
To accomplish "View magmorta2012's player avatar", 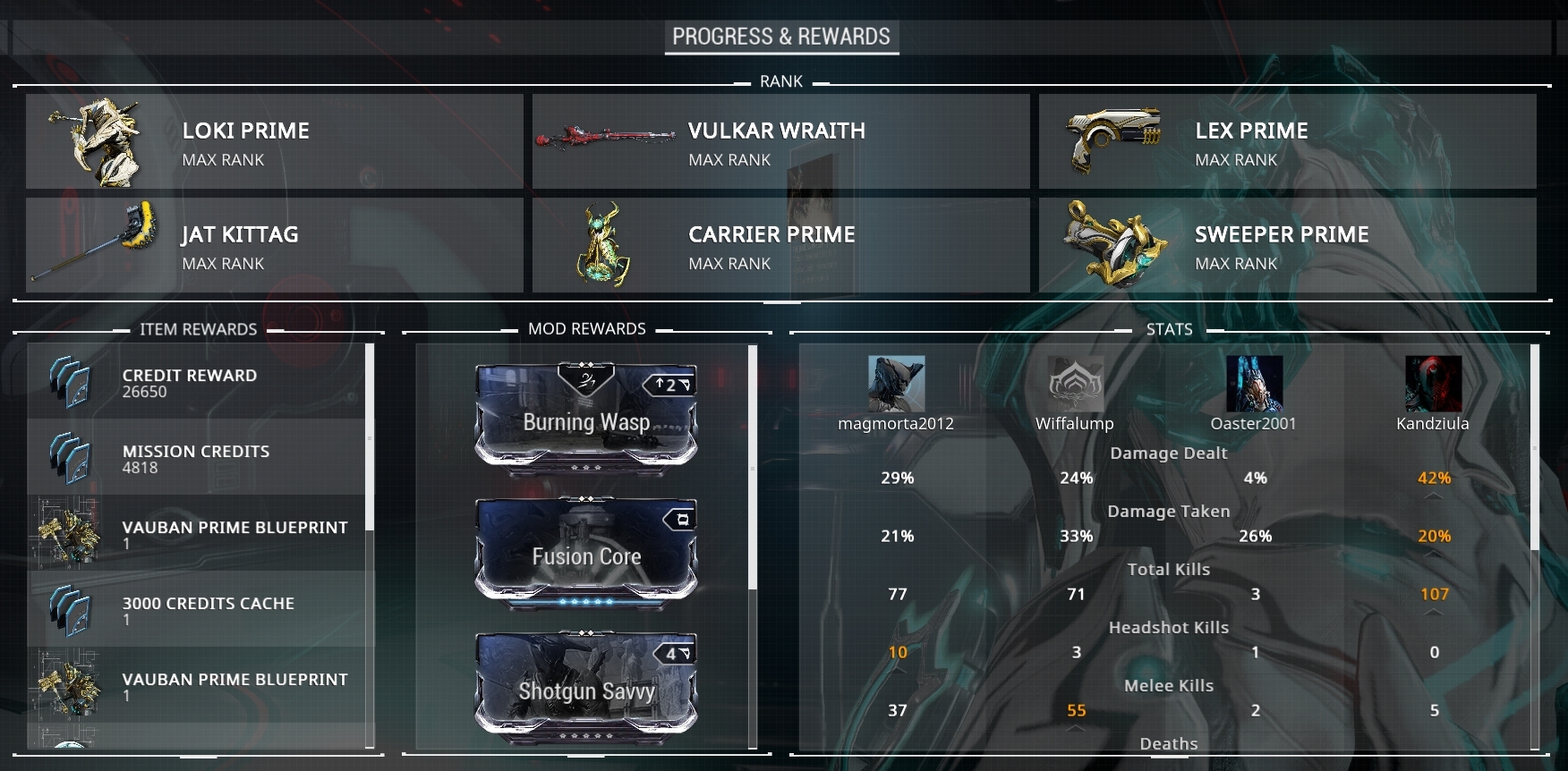I will pyautogui.click(x=896, y=384).
